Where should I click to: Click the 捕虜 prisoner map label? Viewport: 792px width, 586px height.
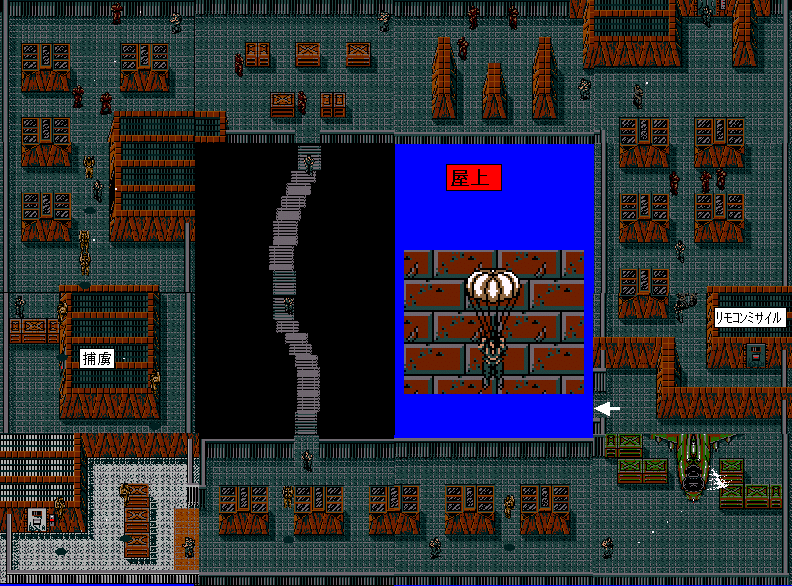tap(97, 358)
